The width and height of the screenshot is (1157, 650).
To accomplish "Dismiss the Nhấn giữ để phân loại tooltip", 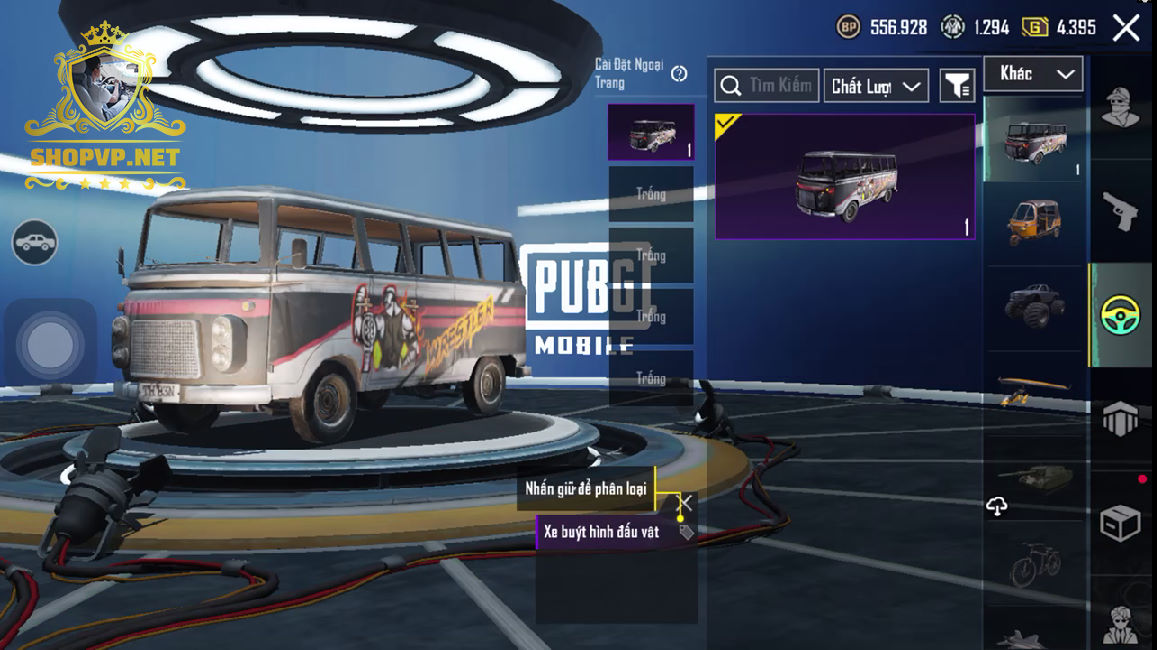I will 685,502.
